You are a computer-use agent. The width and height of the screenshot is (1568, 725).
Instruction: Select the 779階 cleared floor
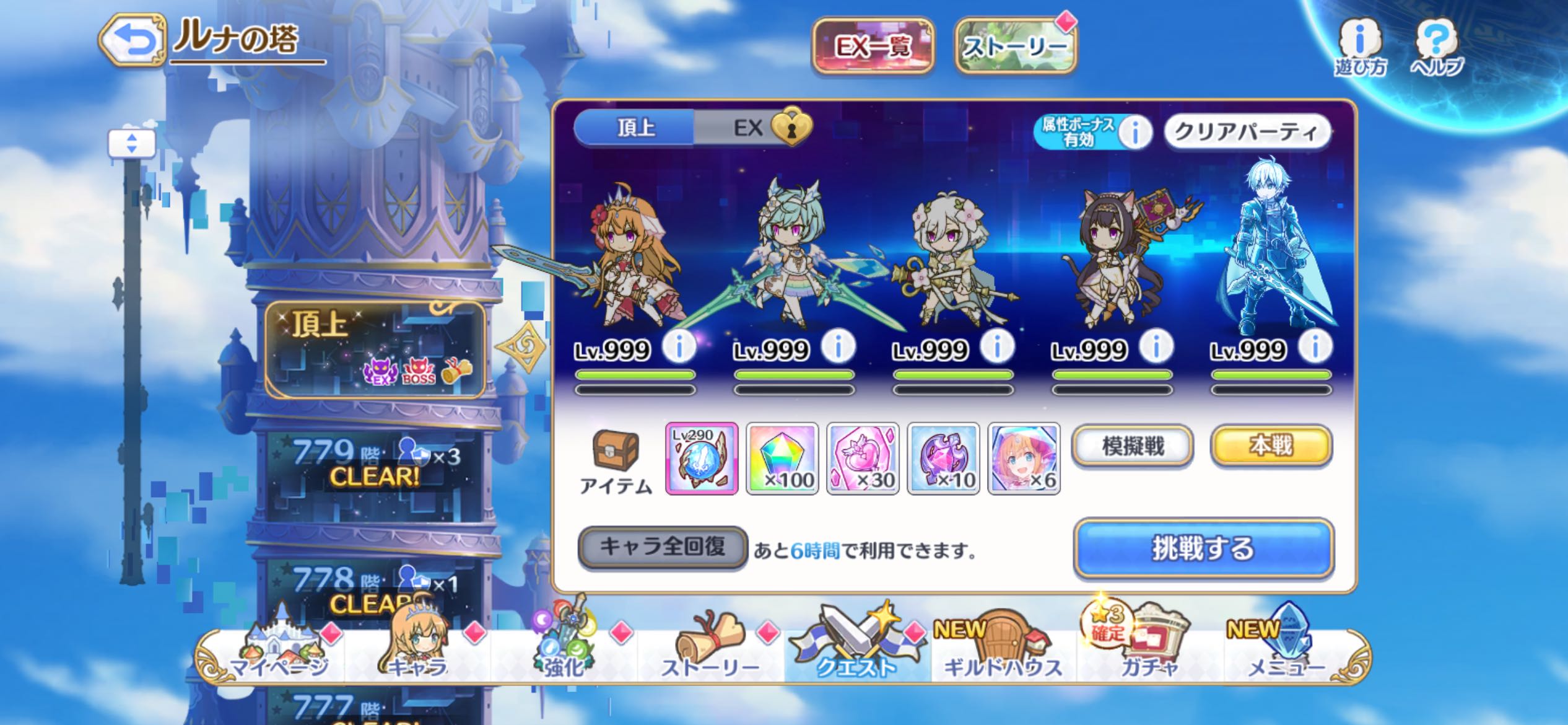375,465
